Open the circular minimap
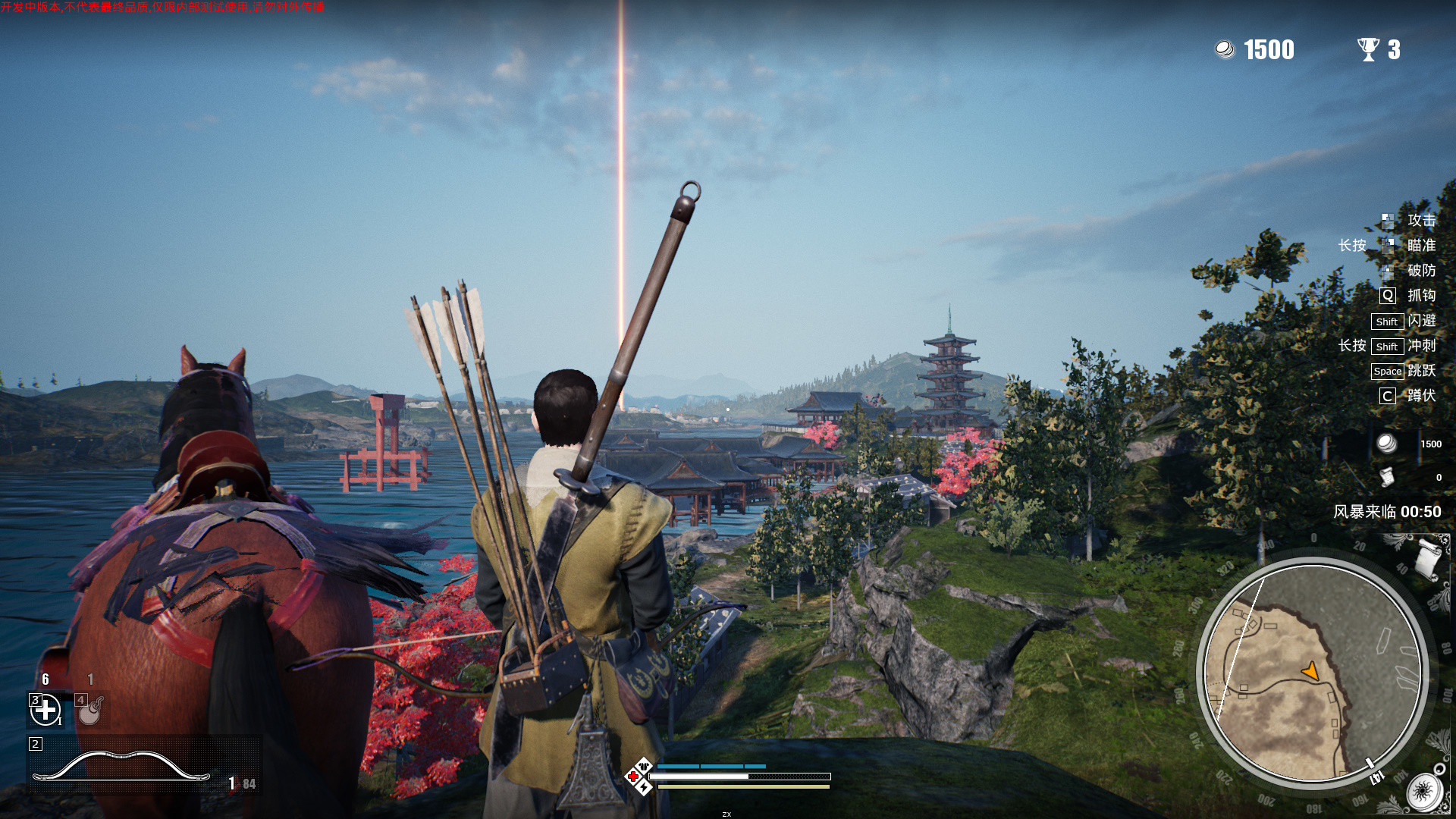This screenshot has width=1456, height=819. (x=1312, y=673)
